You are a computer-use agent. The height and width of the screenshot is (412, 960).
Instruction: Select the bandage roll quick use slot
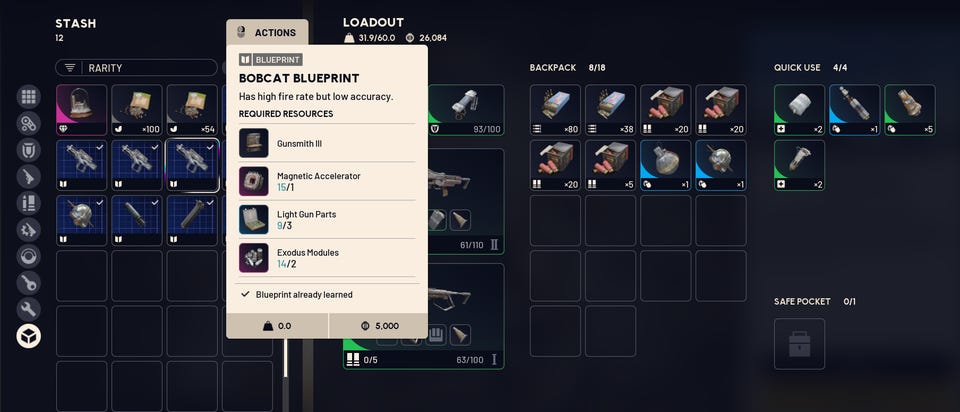coord(799,110)
